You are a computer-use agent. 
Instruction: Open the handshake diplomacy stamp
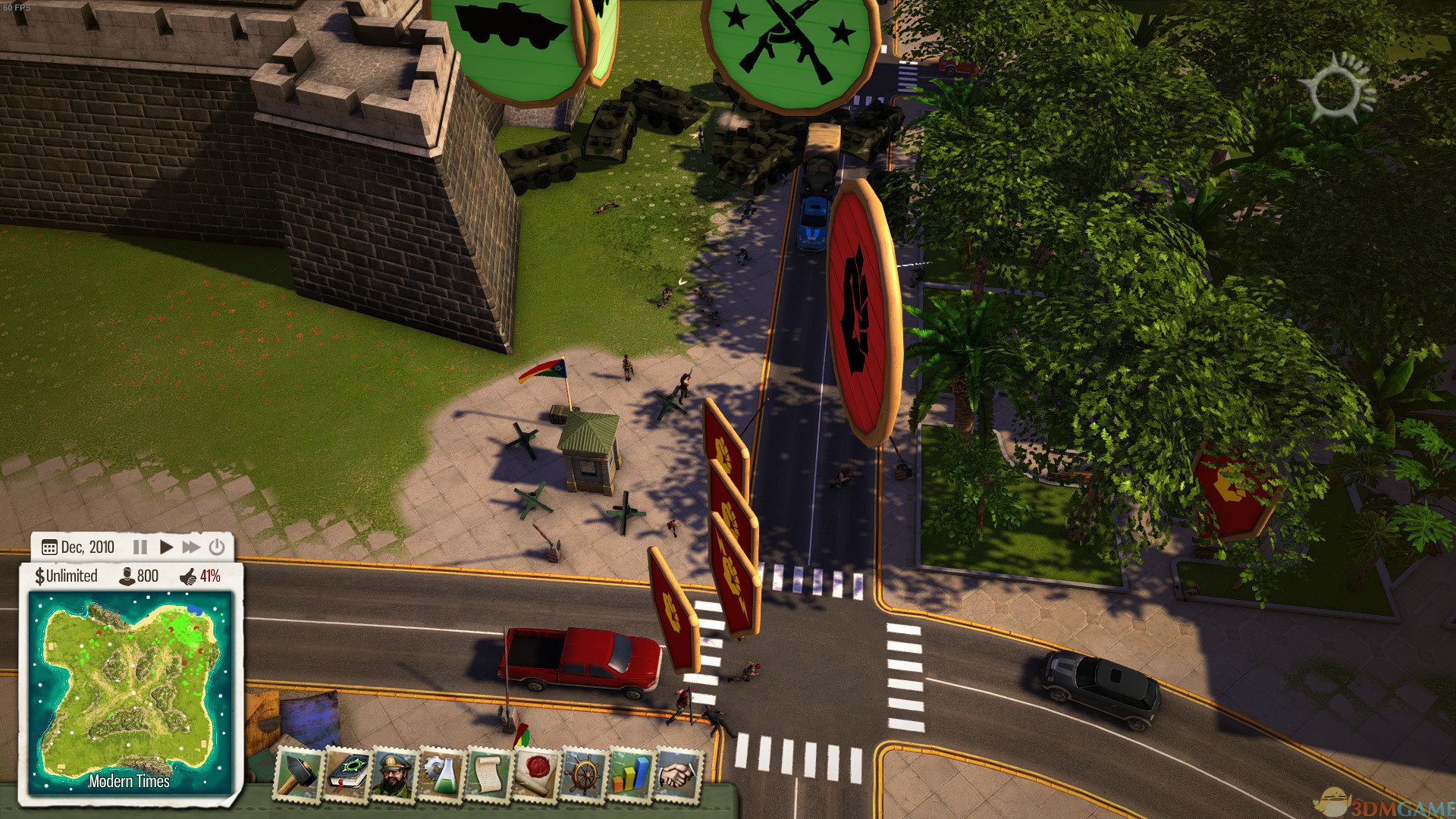tap(678, 773)
